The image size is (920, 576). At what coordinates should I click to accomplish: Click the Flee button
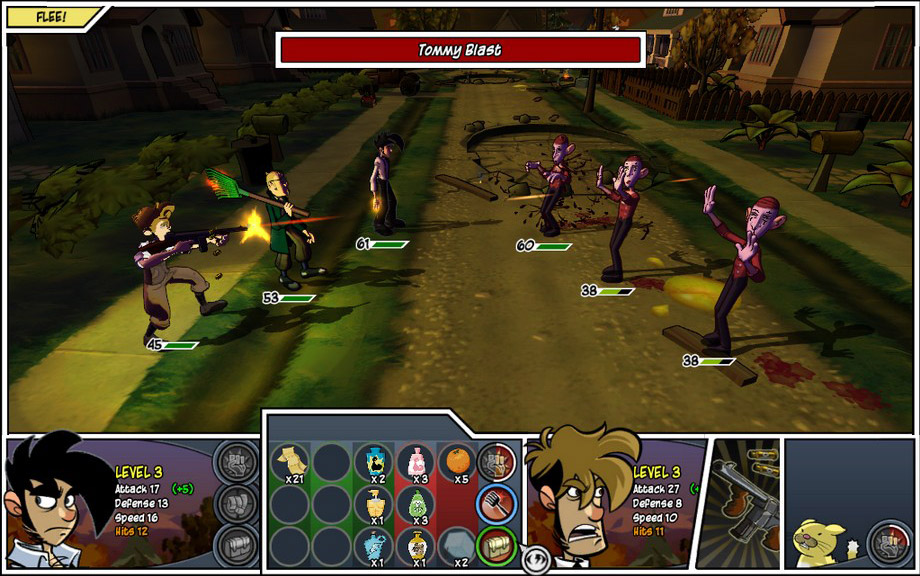coord(50,16)
